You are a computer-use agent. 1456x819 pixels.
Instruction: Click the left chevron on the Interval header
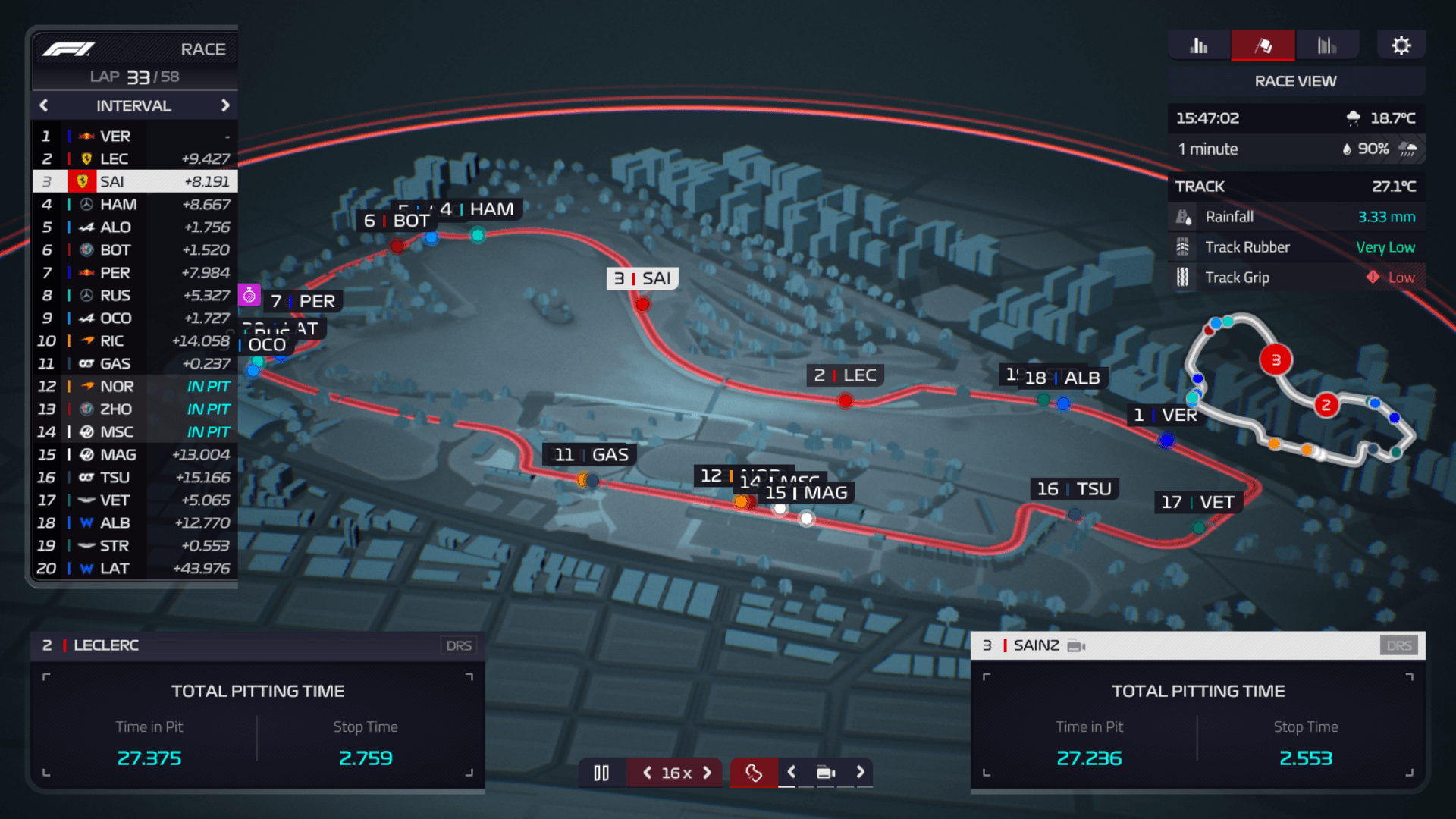pos(43,105)
